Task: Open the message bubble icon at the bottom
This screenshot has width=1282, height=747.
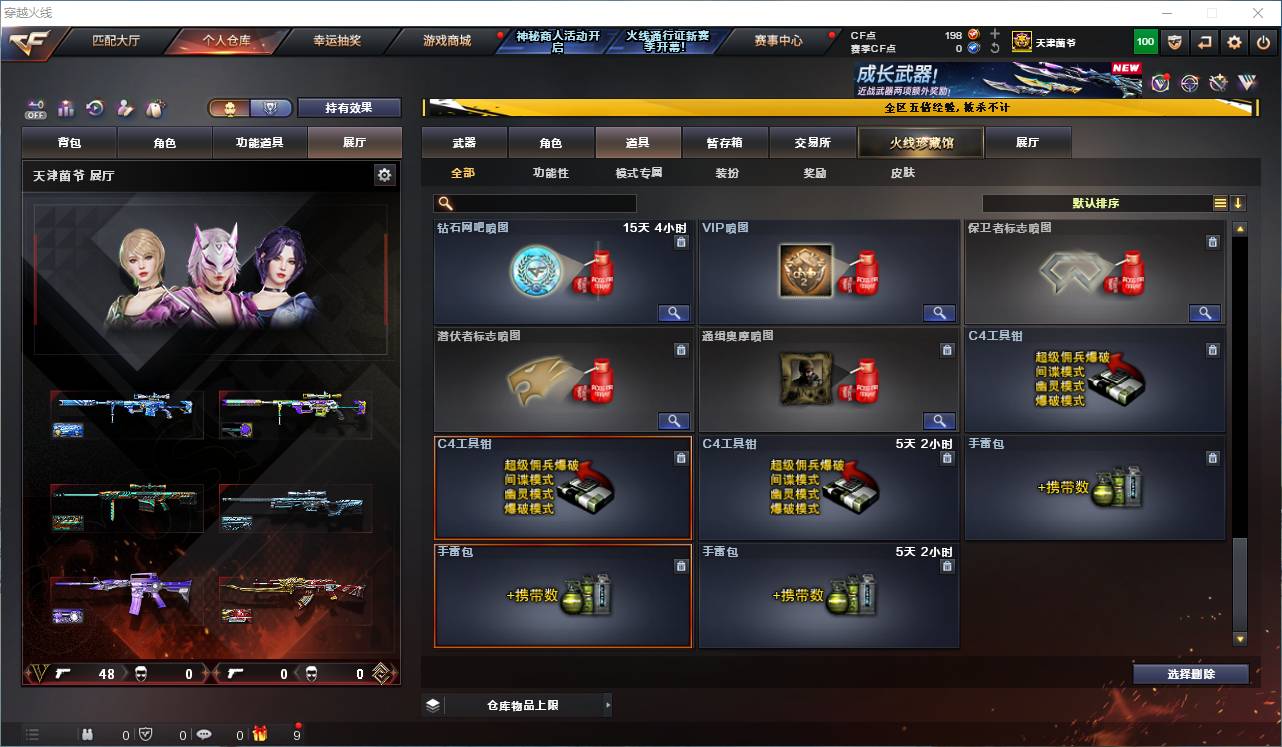Action: [x=205, y=736]
